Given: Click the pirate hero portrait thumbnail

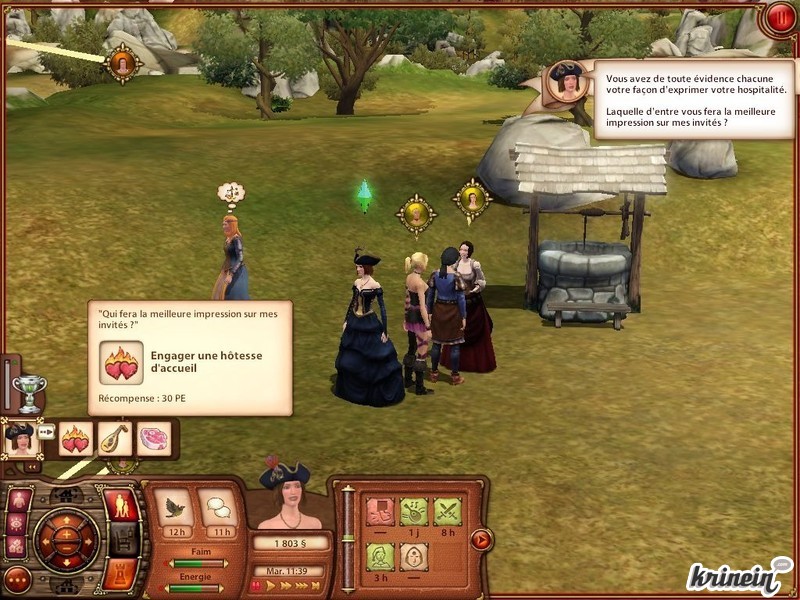Looking at the screenshot, I should pos(21,437).
